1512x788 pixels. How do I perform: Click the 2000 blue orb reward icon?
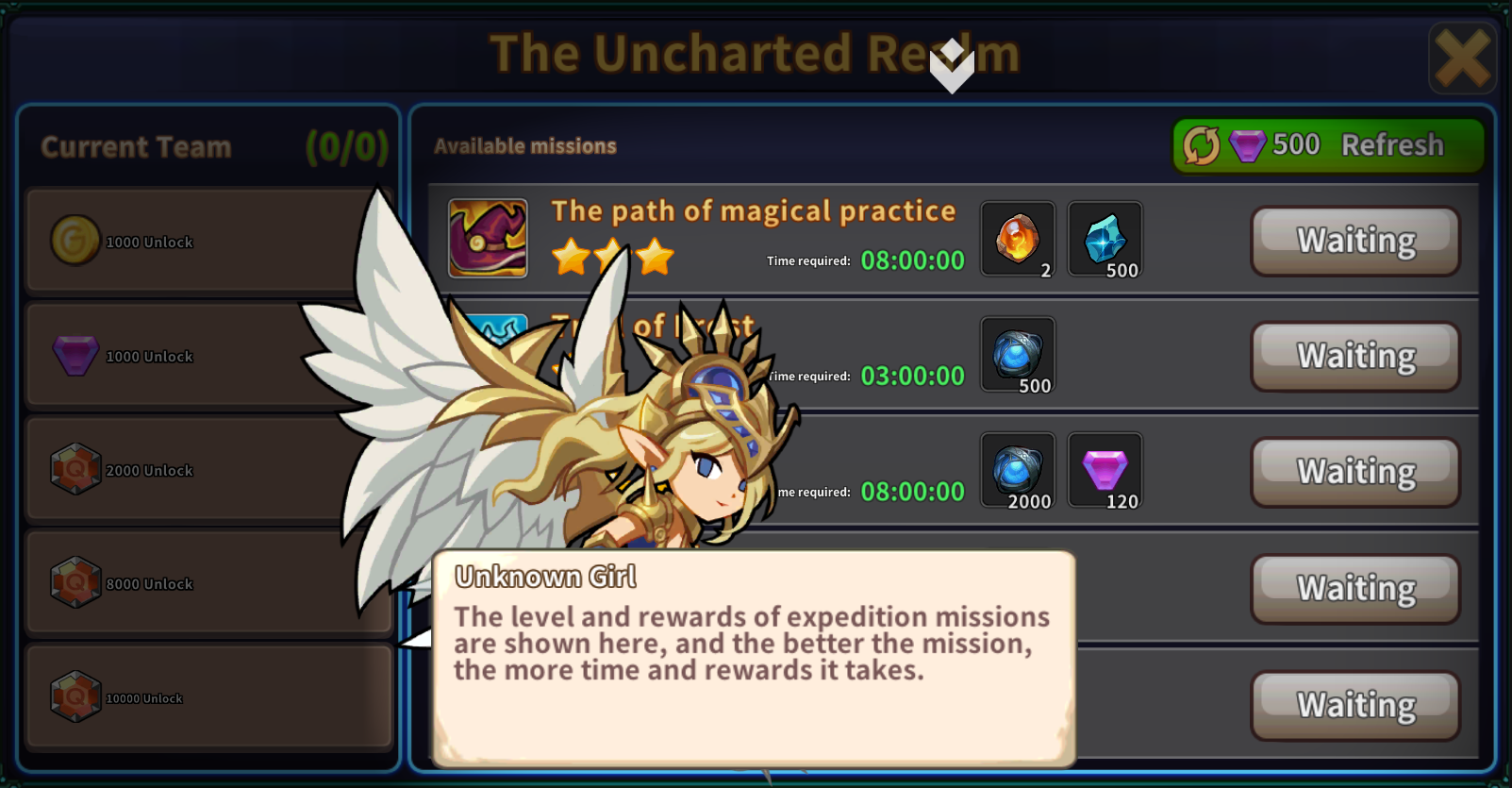pyautogui.click(x=1017, y=470)
